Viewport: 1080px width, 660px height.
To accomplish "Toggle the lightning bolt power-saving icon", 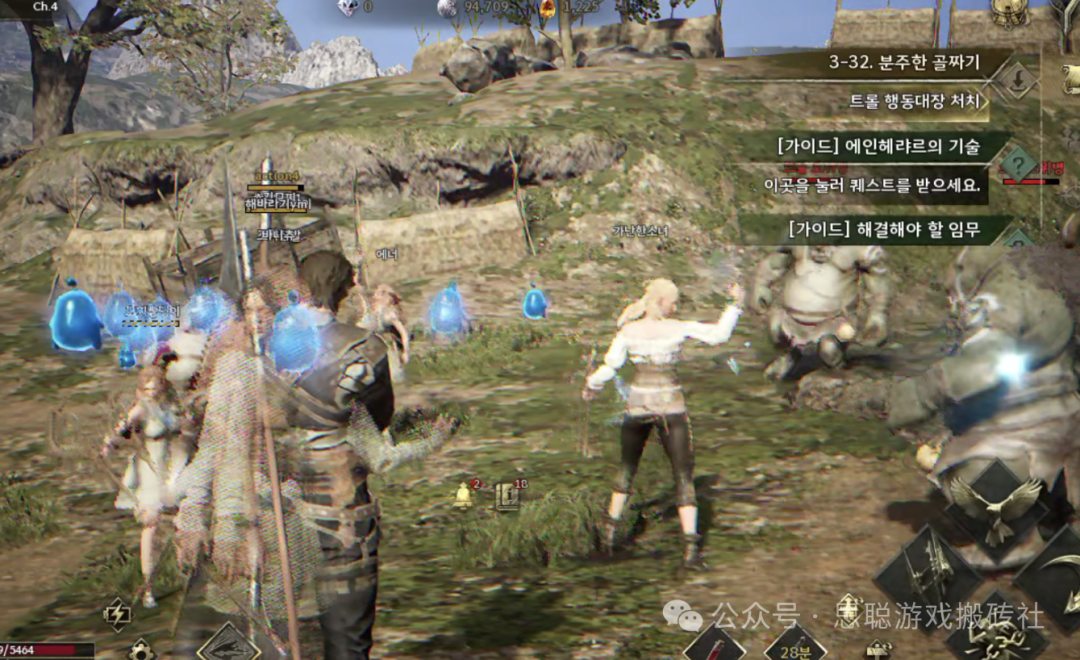I will (117, 614).
